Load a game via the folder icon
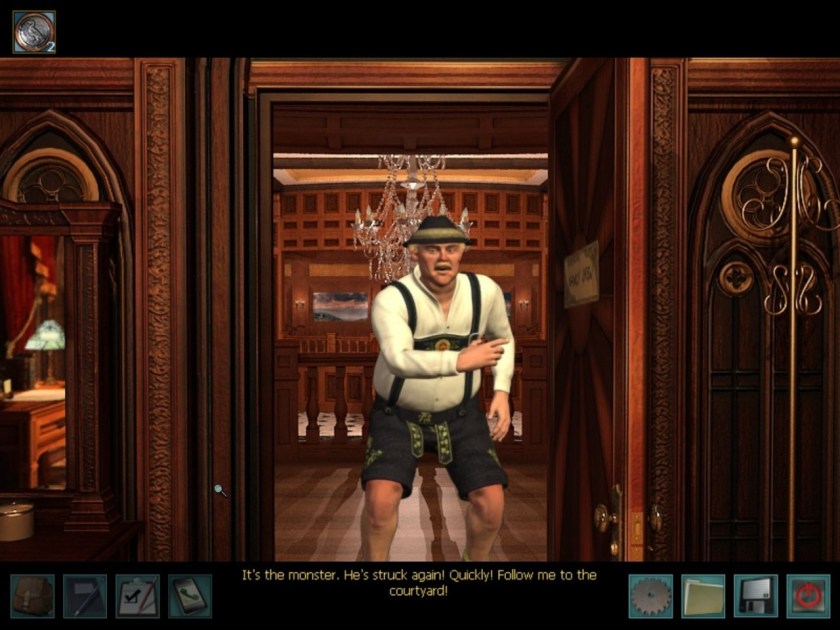The image size is (840, 630). tap(703, 596)
